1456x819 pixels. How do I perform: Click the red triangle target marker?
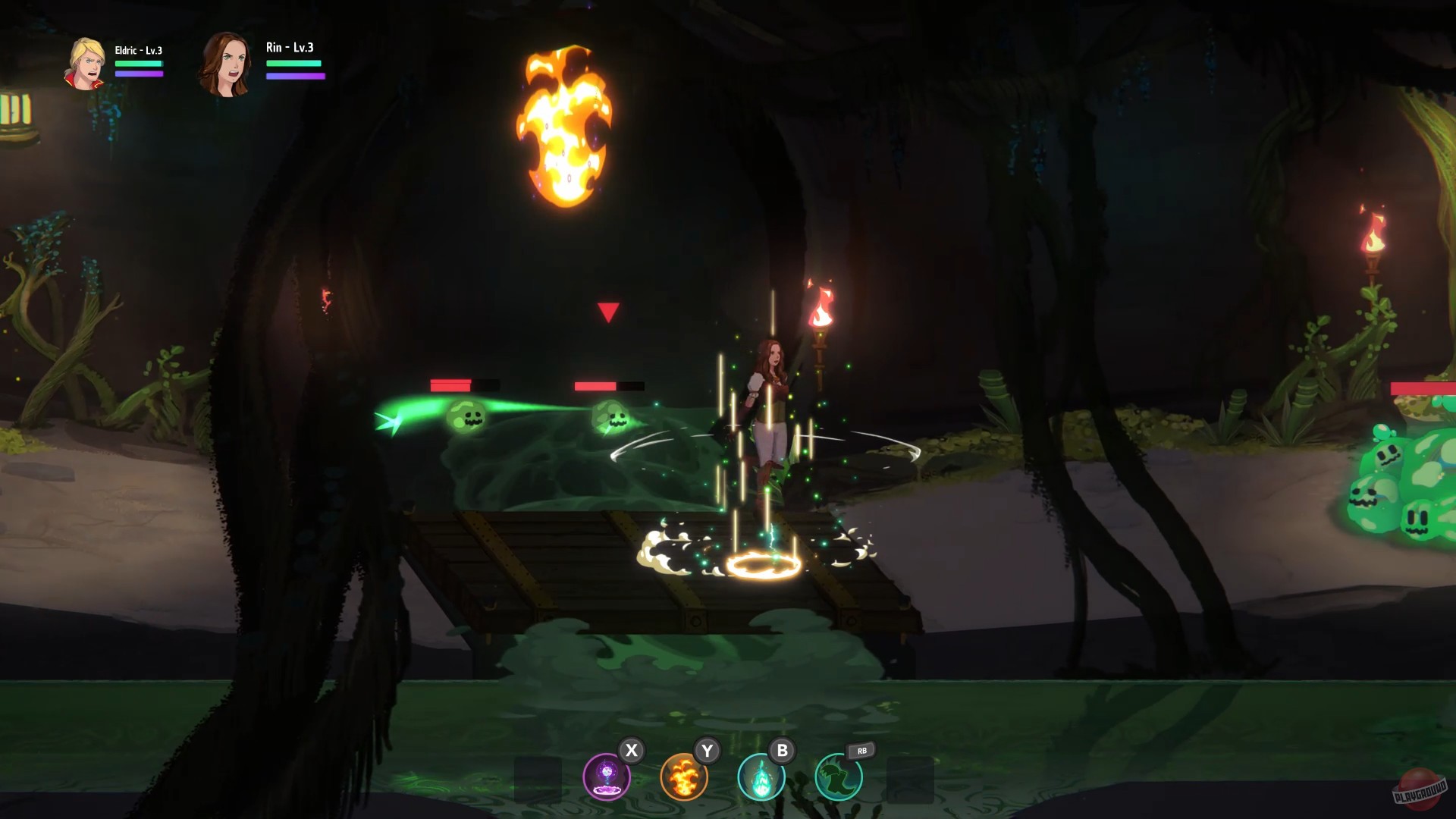(x=607, y=311)
